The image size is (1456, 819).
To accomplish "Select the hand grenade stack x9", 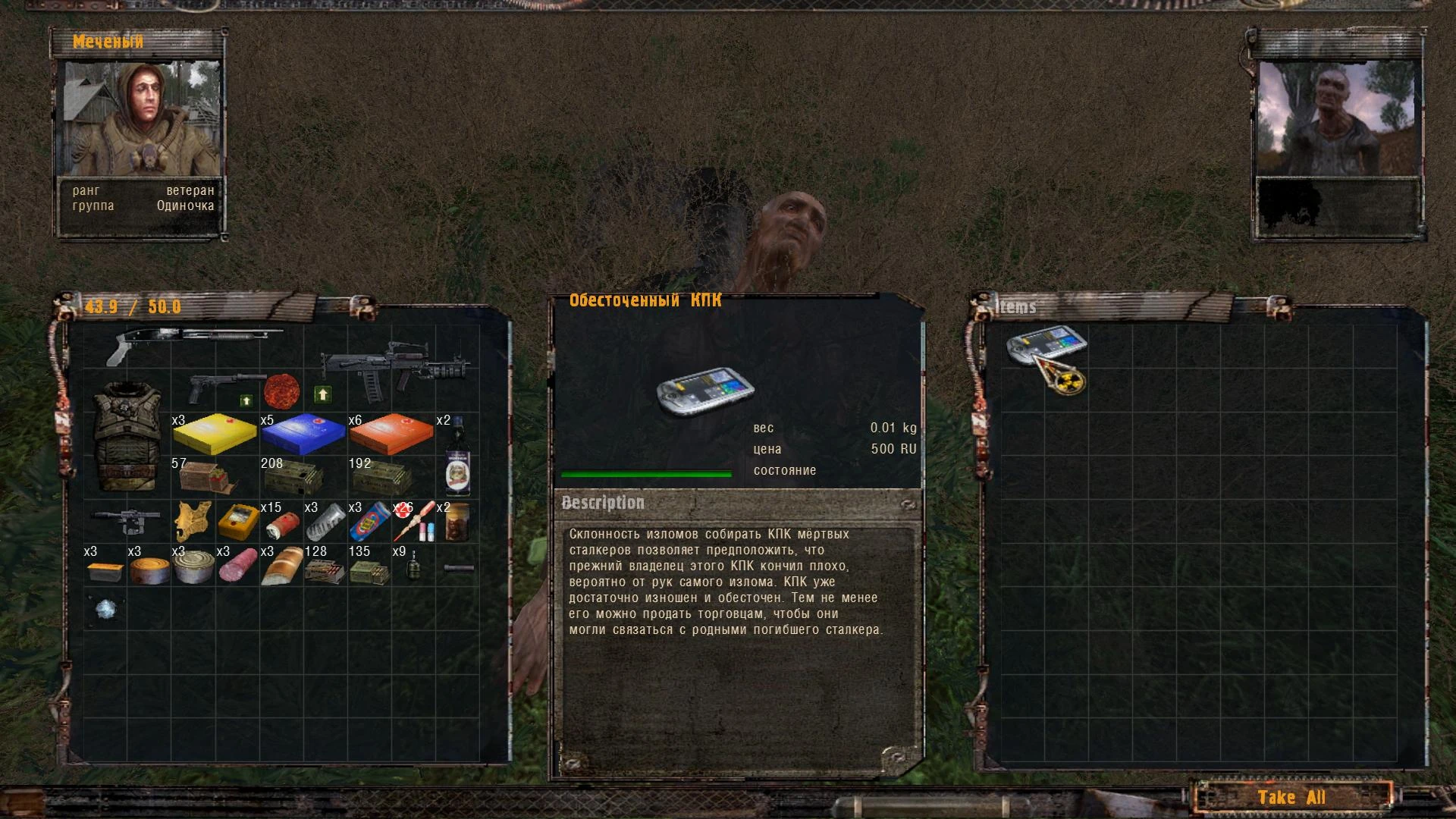I will 412,567.
